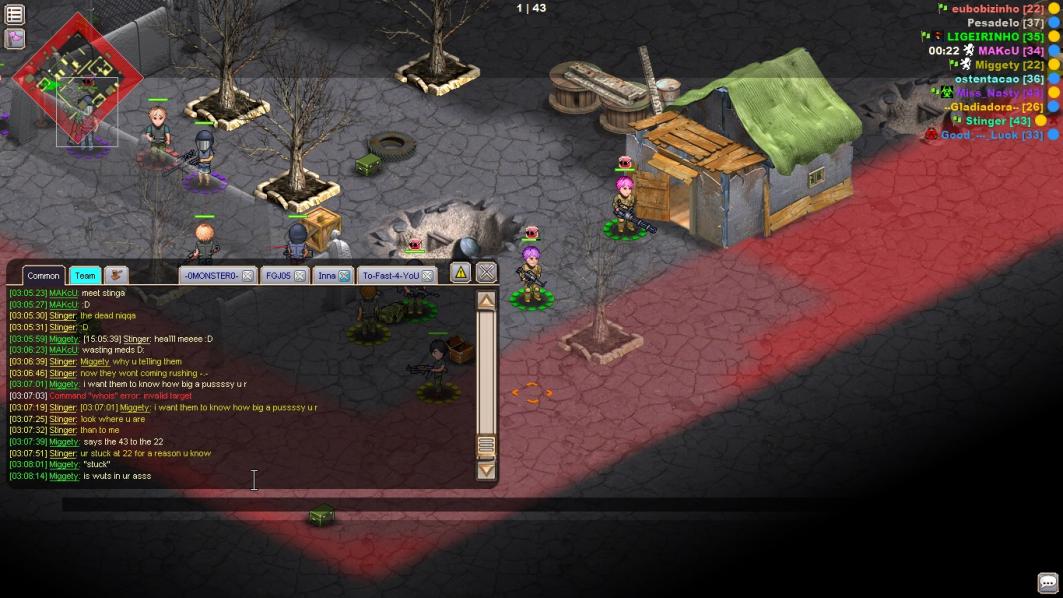
Task: Close the FGJ05 chat tab
Action: [x=299, y=276]
